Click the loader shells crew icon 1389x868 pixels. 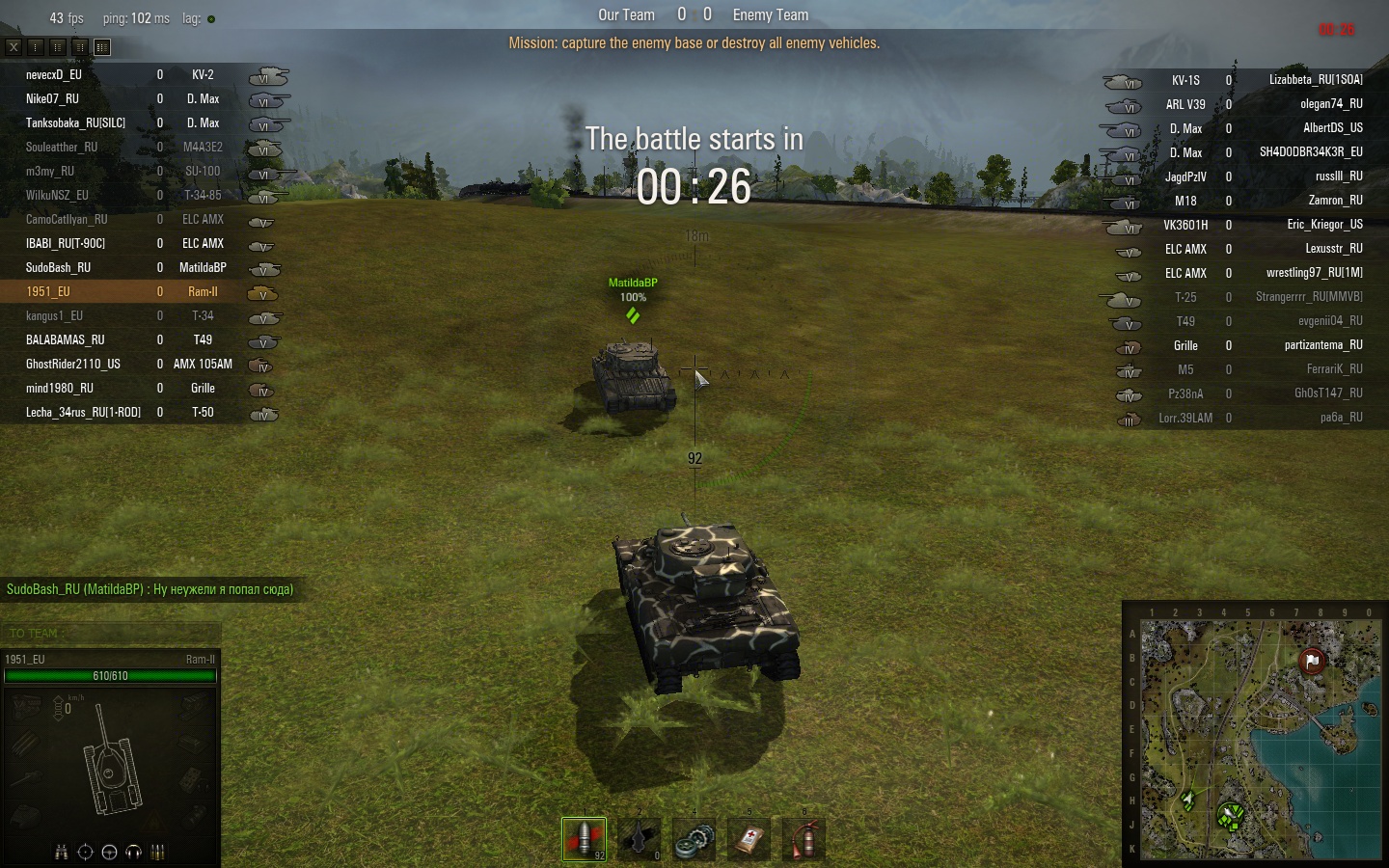point(158,852)
